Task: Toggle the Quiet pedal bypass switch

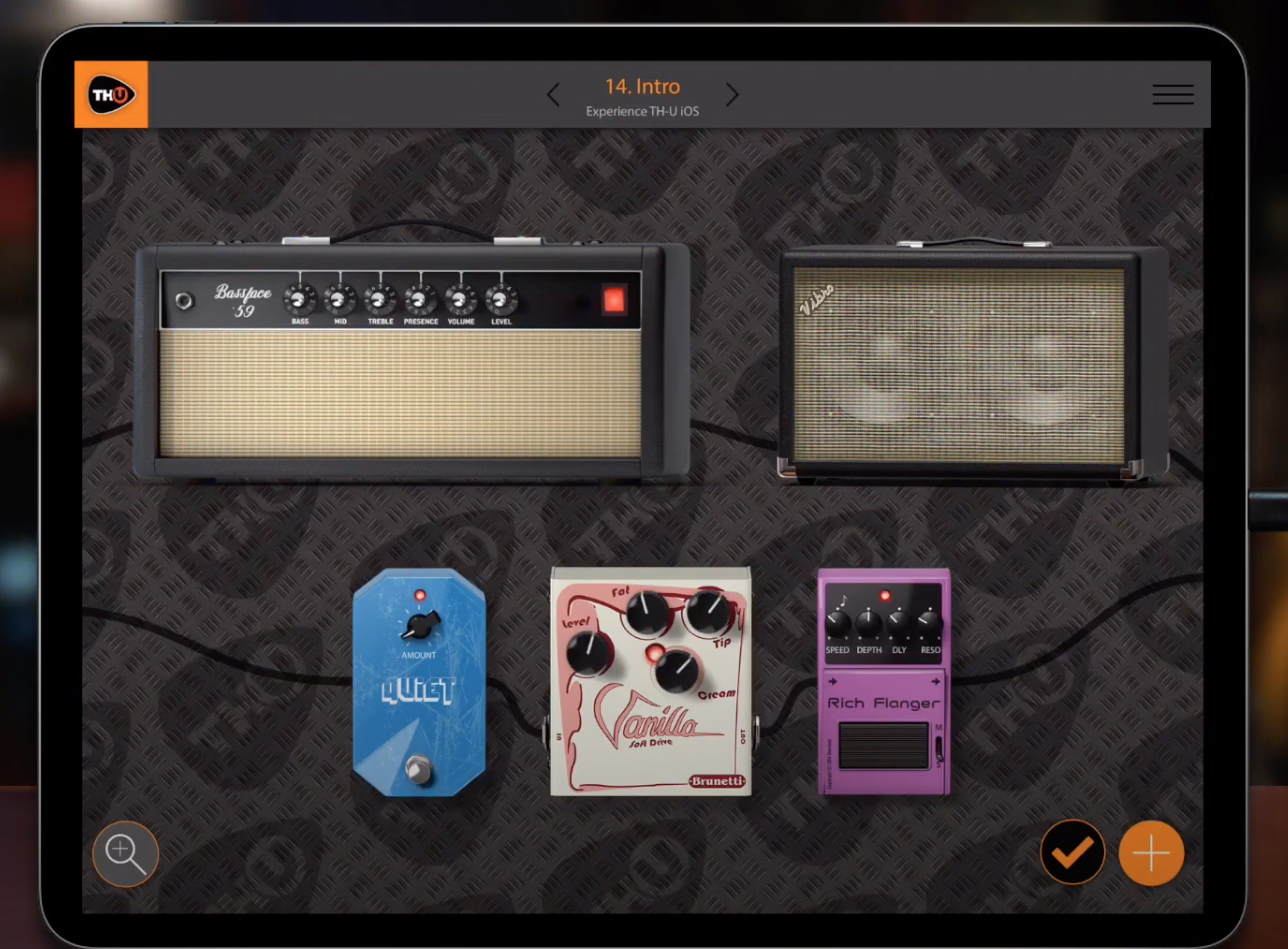Action: 418,770
